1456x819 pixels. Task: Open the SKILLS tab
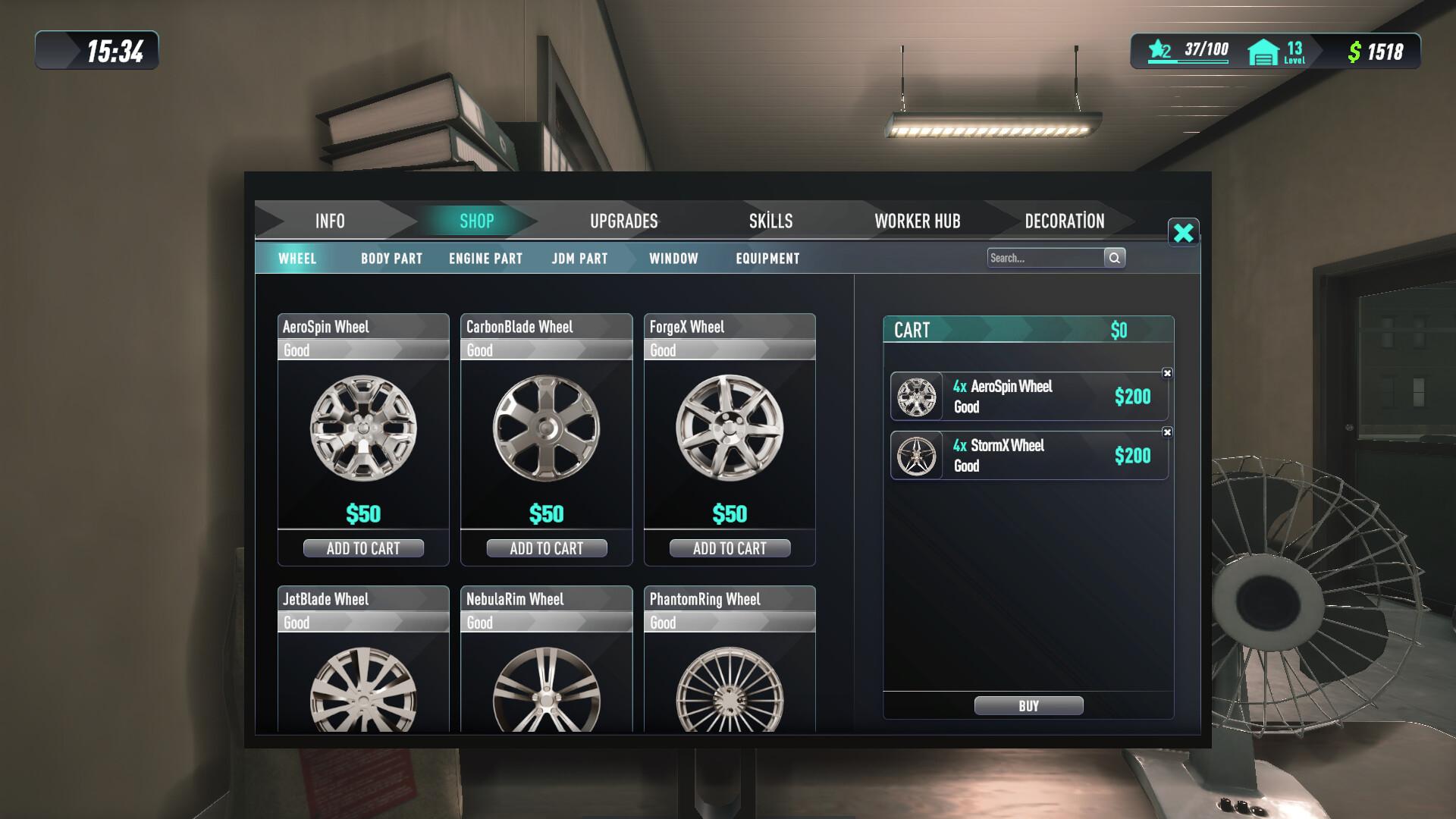[770, 221]
